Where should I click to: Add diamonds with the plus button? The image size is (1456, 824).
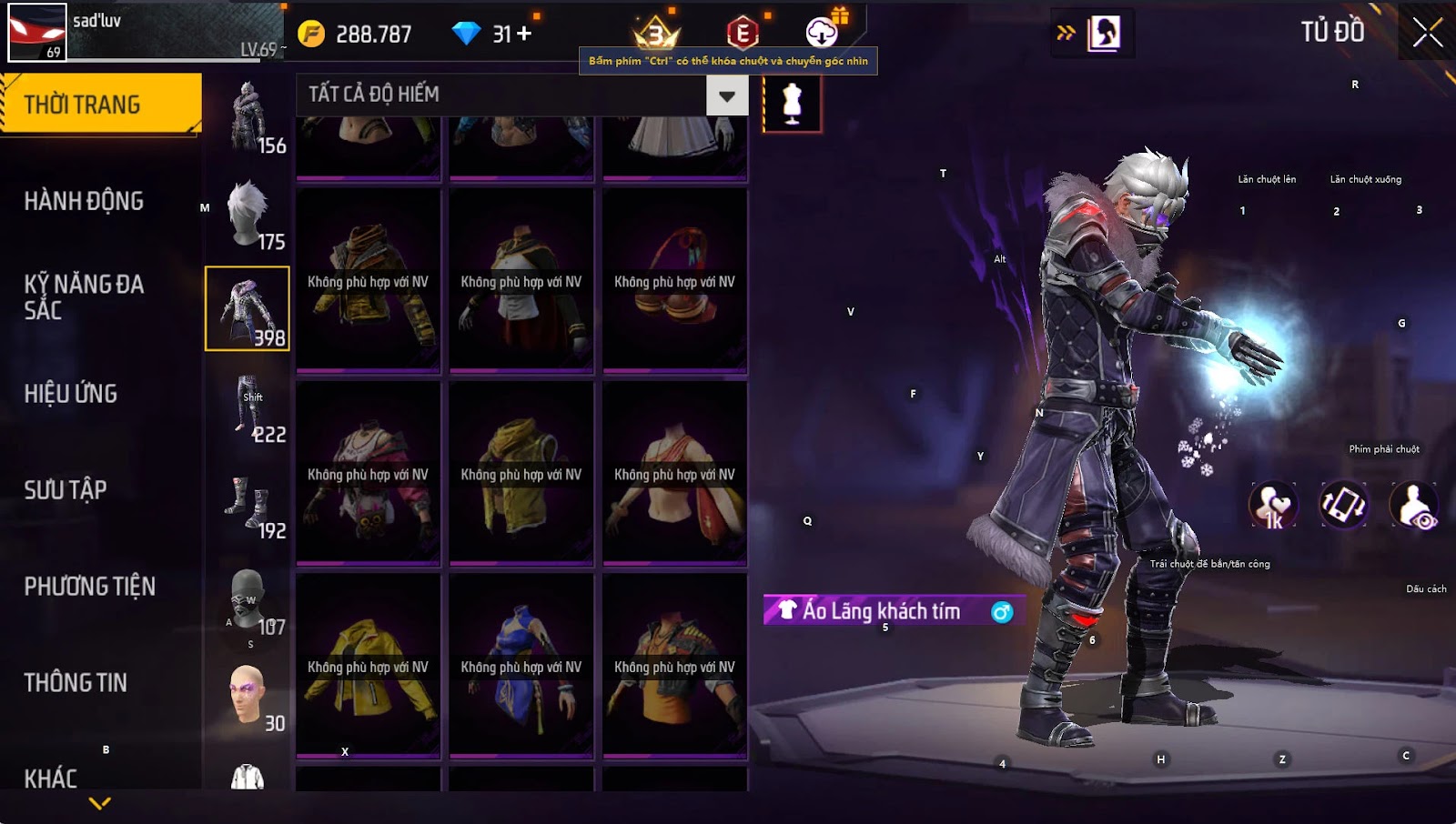[524, 34]
